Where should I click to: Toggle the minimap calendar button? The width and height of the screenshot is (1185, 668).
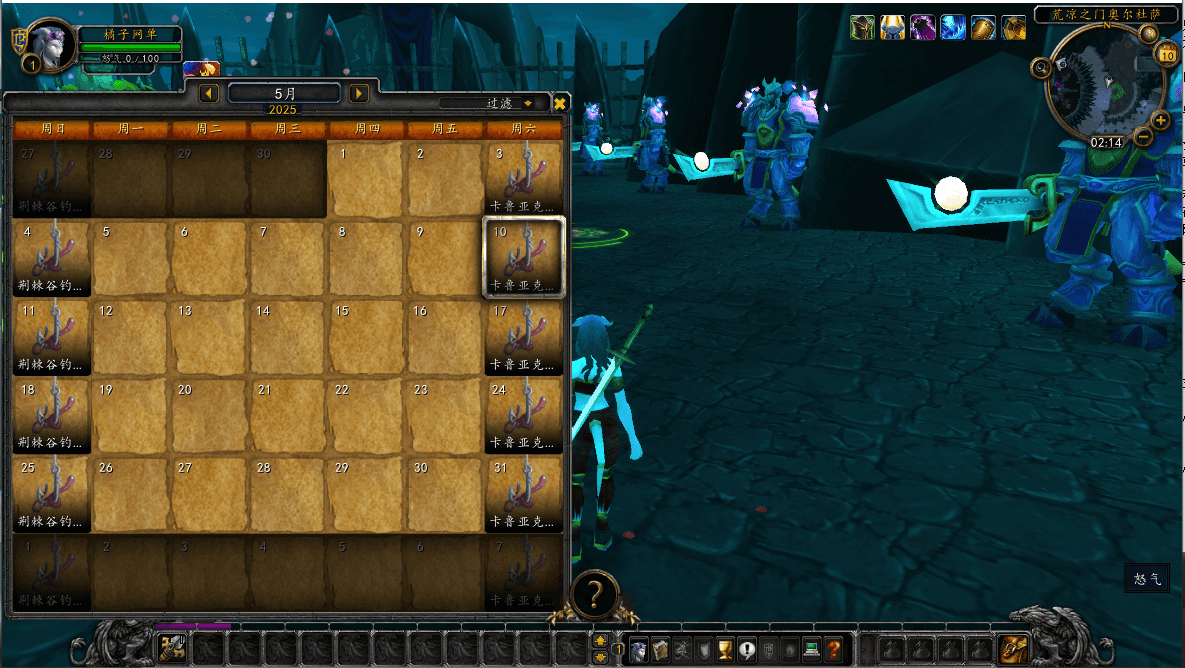click(1167, 55)
